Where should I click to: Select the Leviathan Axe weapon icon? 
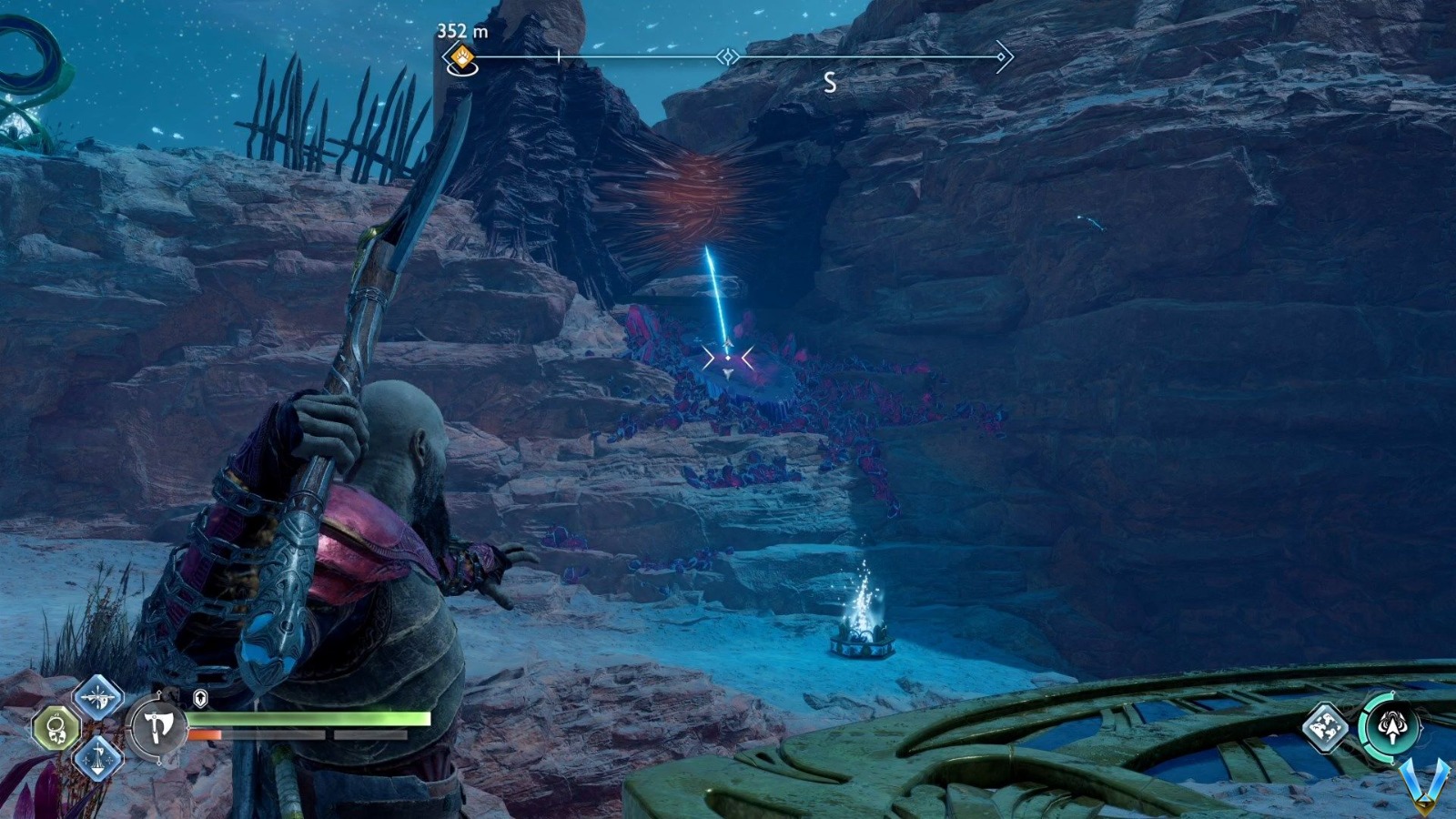[x=157, y=727]
